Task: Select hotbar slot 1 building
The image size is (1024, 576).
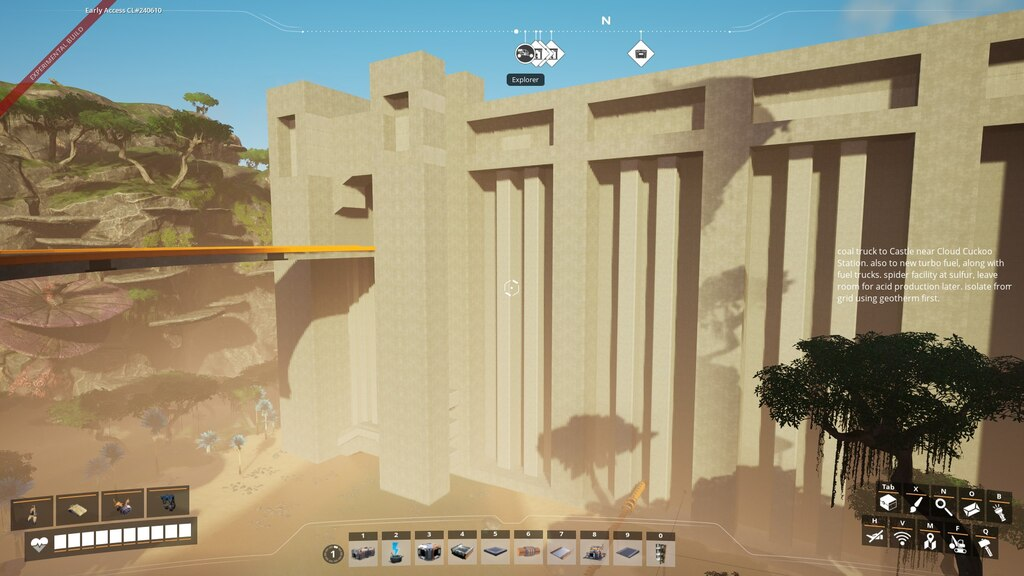Action: 364,553
